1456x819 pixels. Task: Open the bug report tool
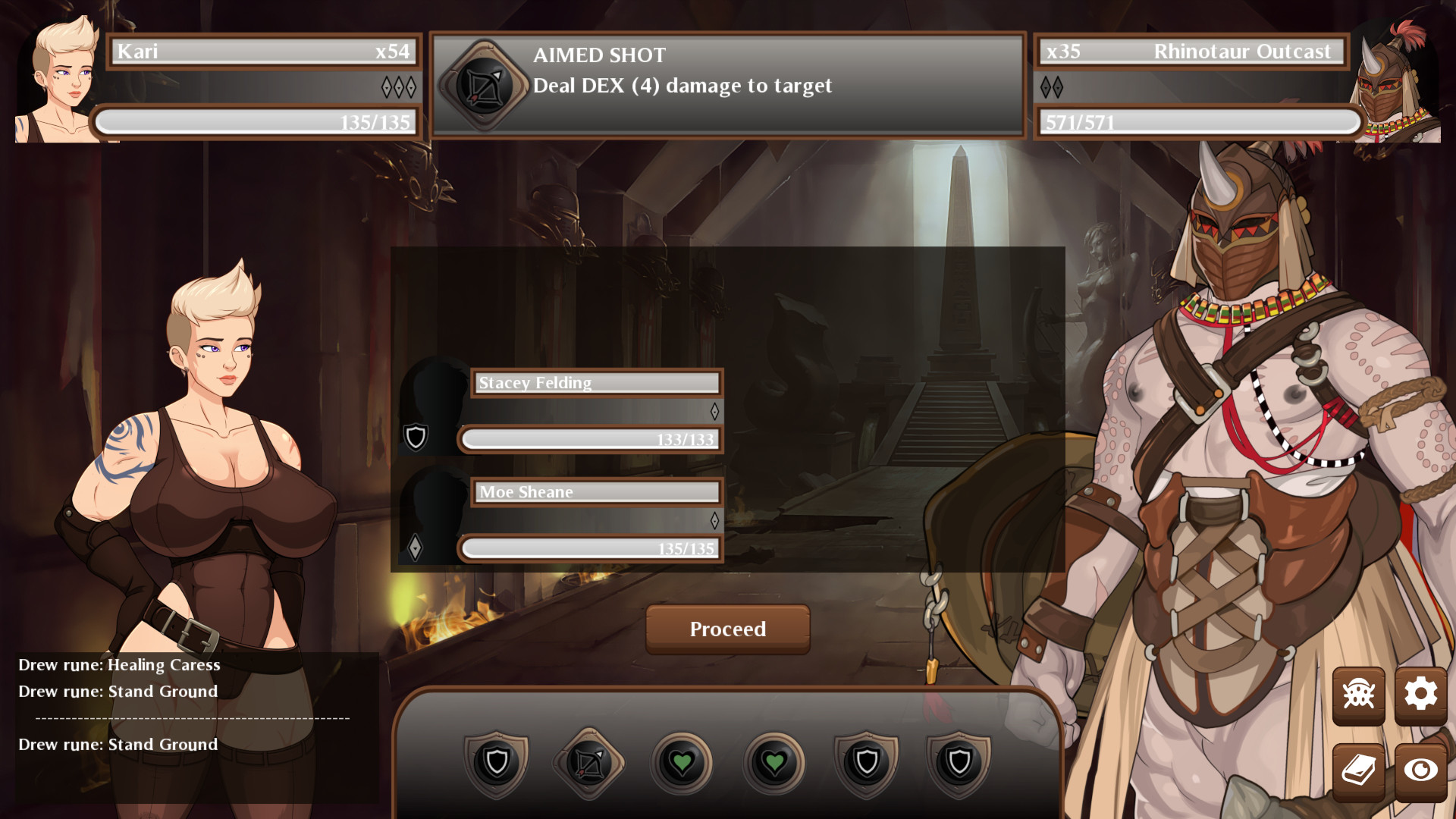1360,694
